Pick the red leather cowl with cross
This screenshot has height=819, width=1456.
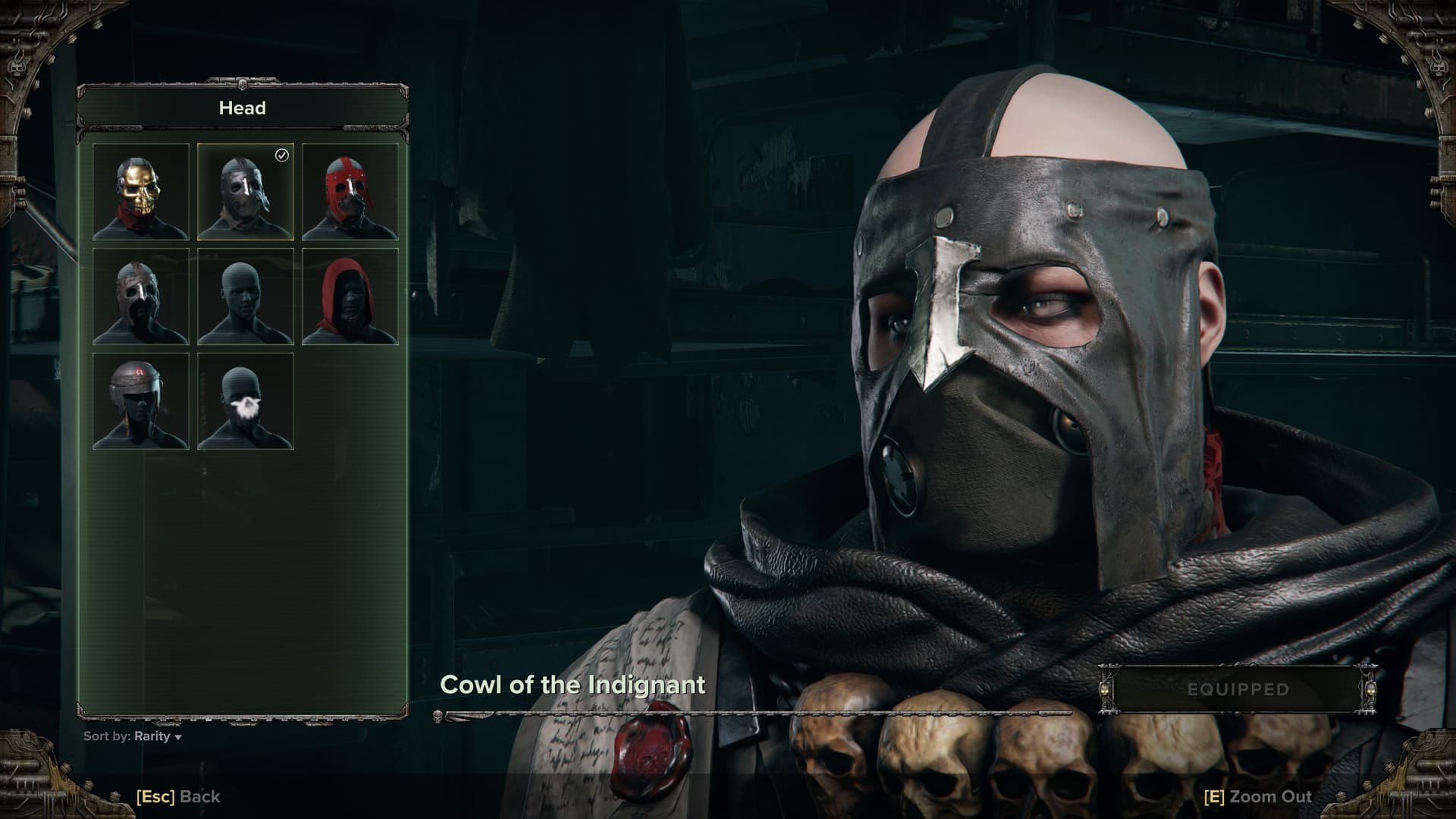pos(350,192)
